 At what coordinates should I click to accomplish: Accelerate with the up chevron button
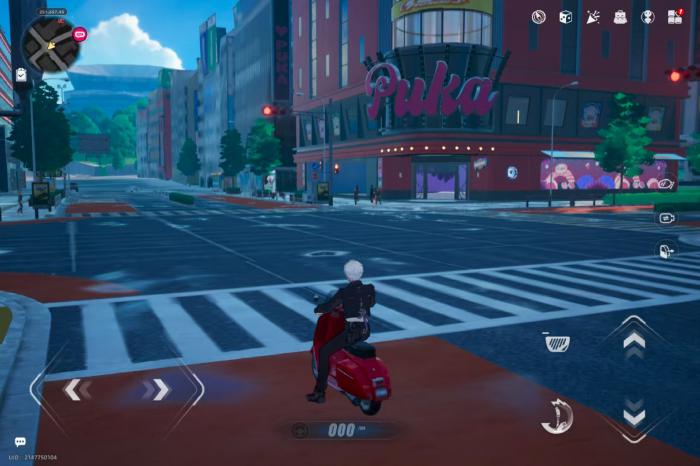[634, 341]
